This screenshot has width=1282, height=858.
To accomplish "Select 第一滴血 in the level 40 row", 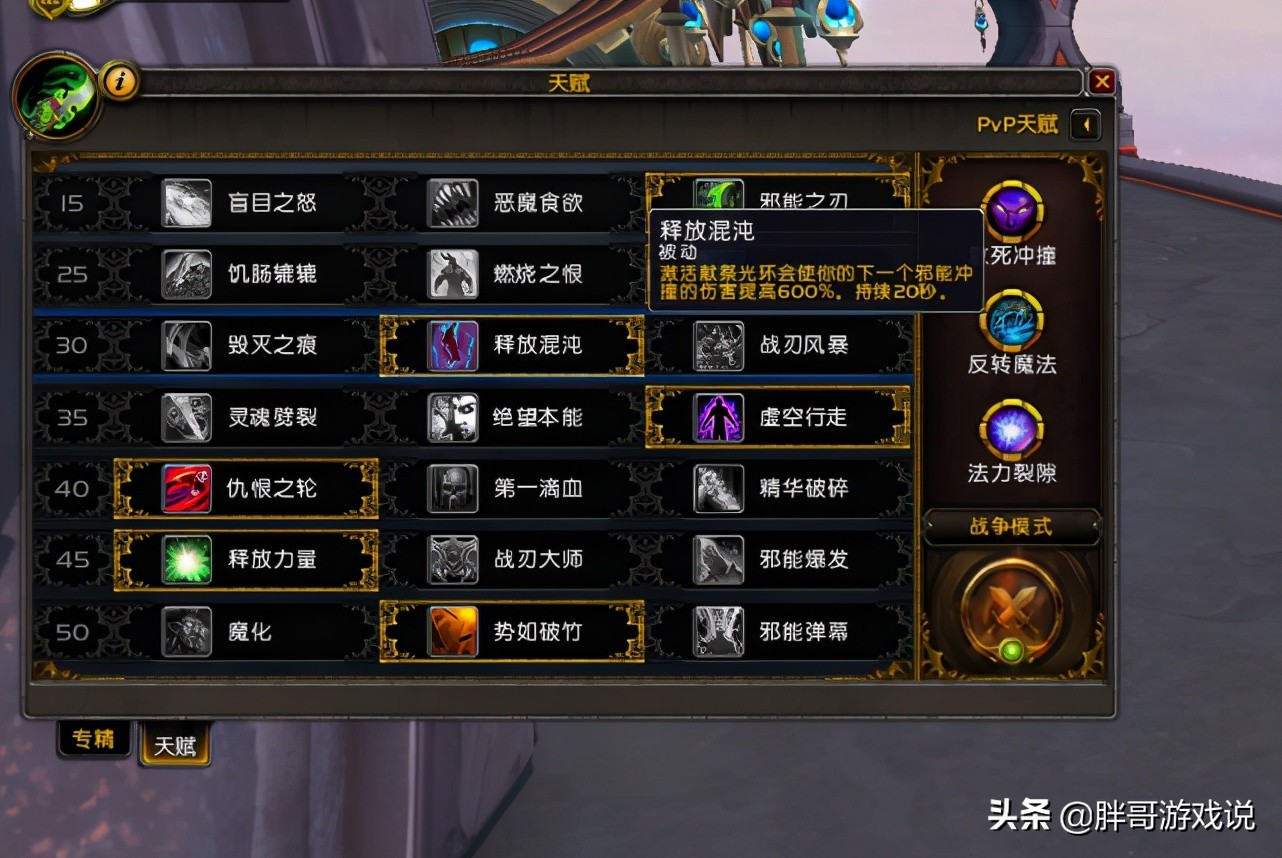I will (452, 489).
